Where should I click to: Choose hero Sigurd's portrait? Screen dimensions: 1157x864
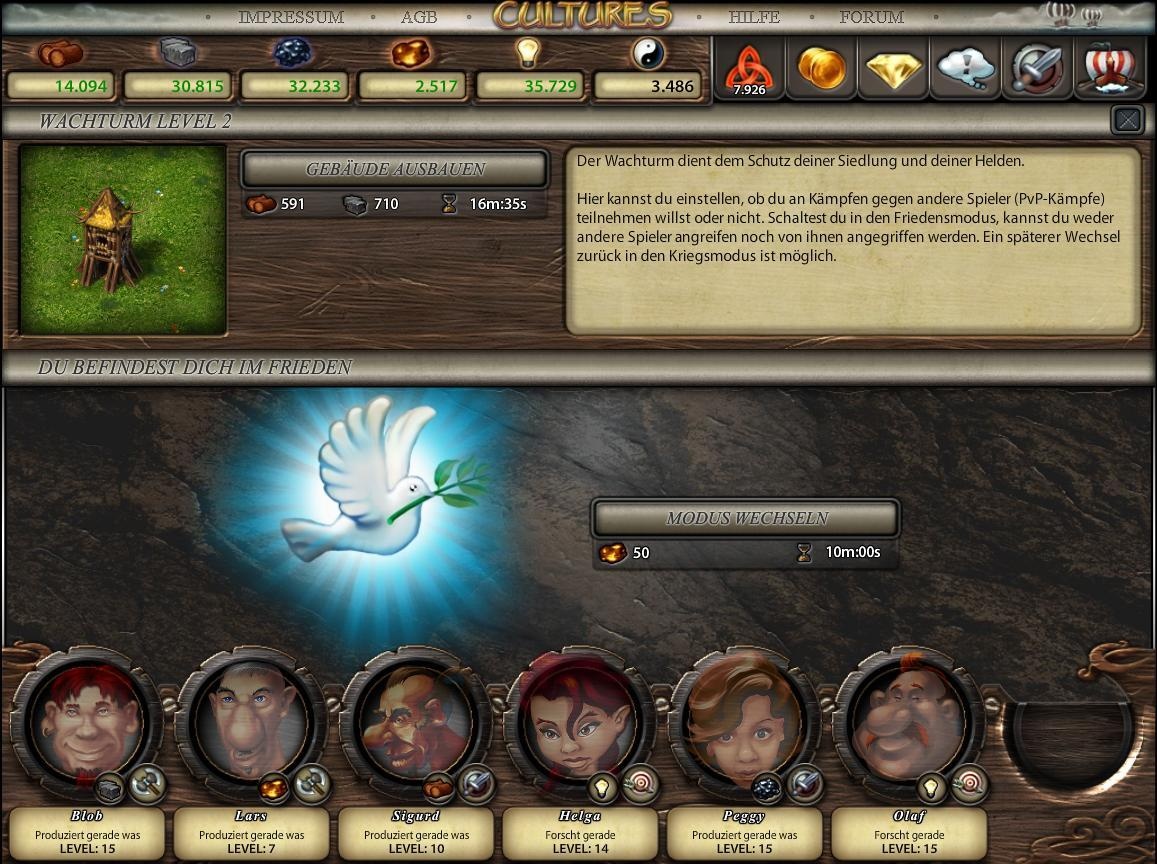[415, 720]
